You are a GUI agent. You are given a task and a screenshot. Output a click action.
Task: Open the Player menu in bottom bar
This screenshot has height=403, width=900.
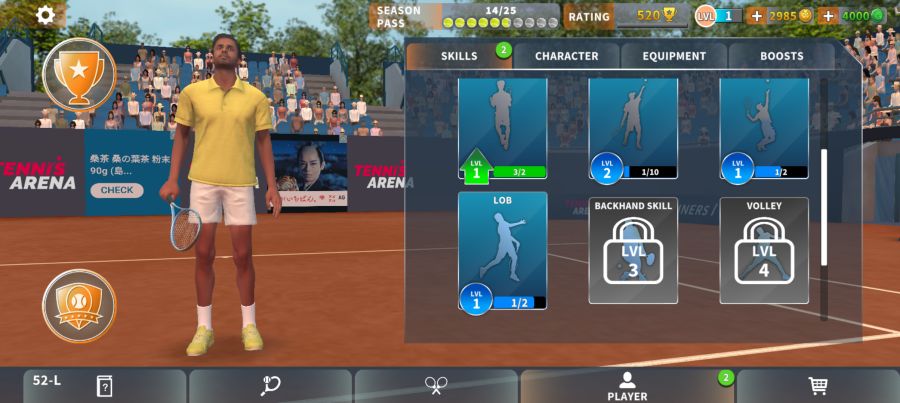[627, 387]
